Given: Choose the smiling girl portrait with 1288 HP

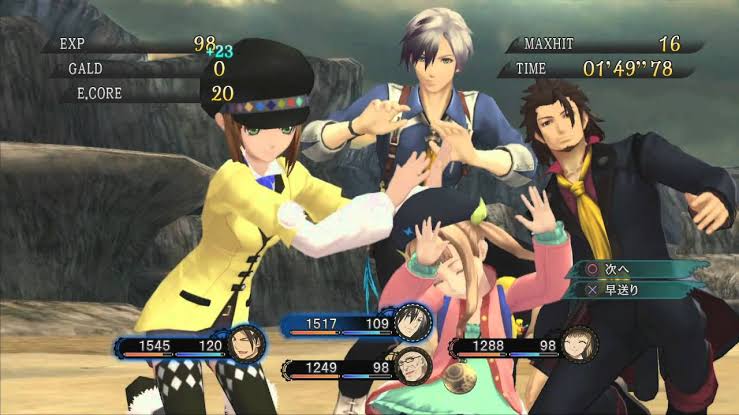Looking at the screenshot, I should [577, 347].
